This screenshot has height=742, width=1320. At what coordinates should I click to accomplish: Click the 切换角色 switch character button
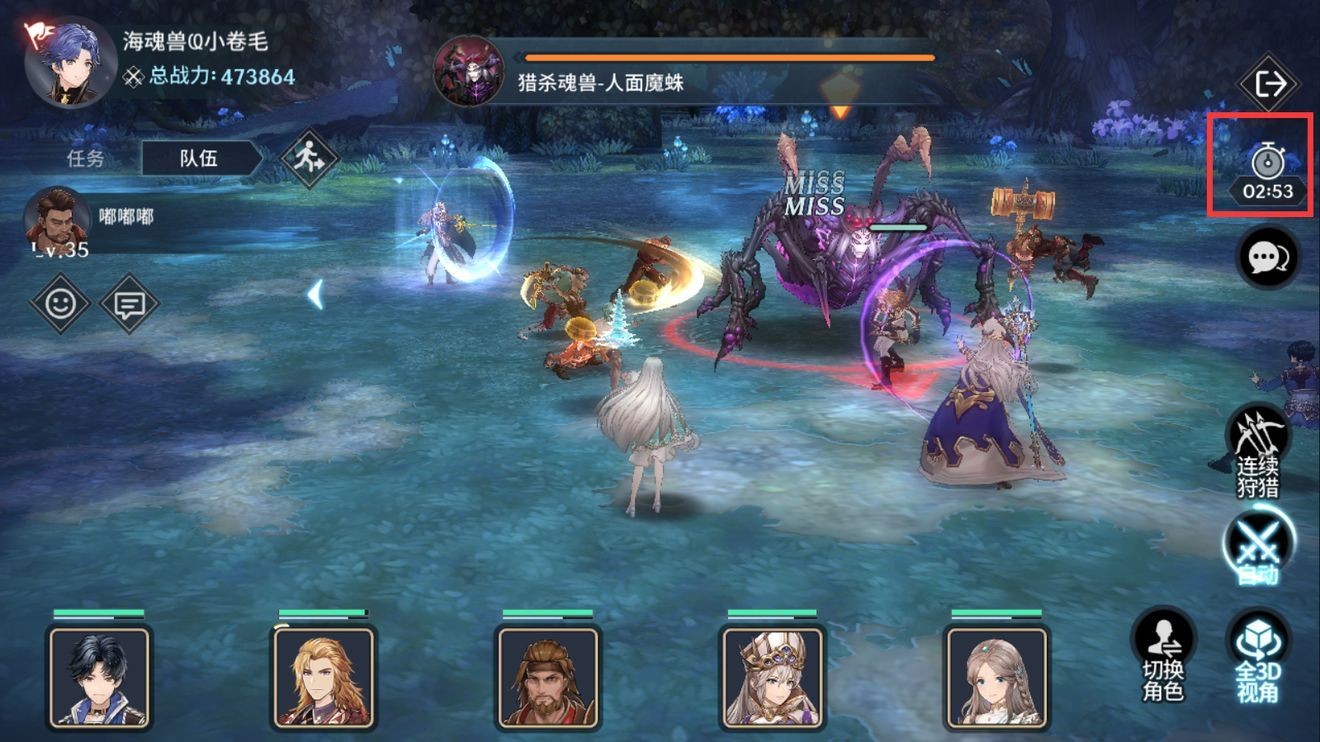pos(1164,653)
